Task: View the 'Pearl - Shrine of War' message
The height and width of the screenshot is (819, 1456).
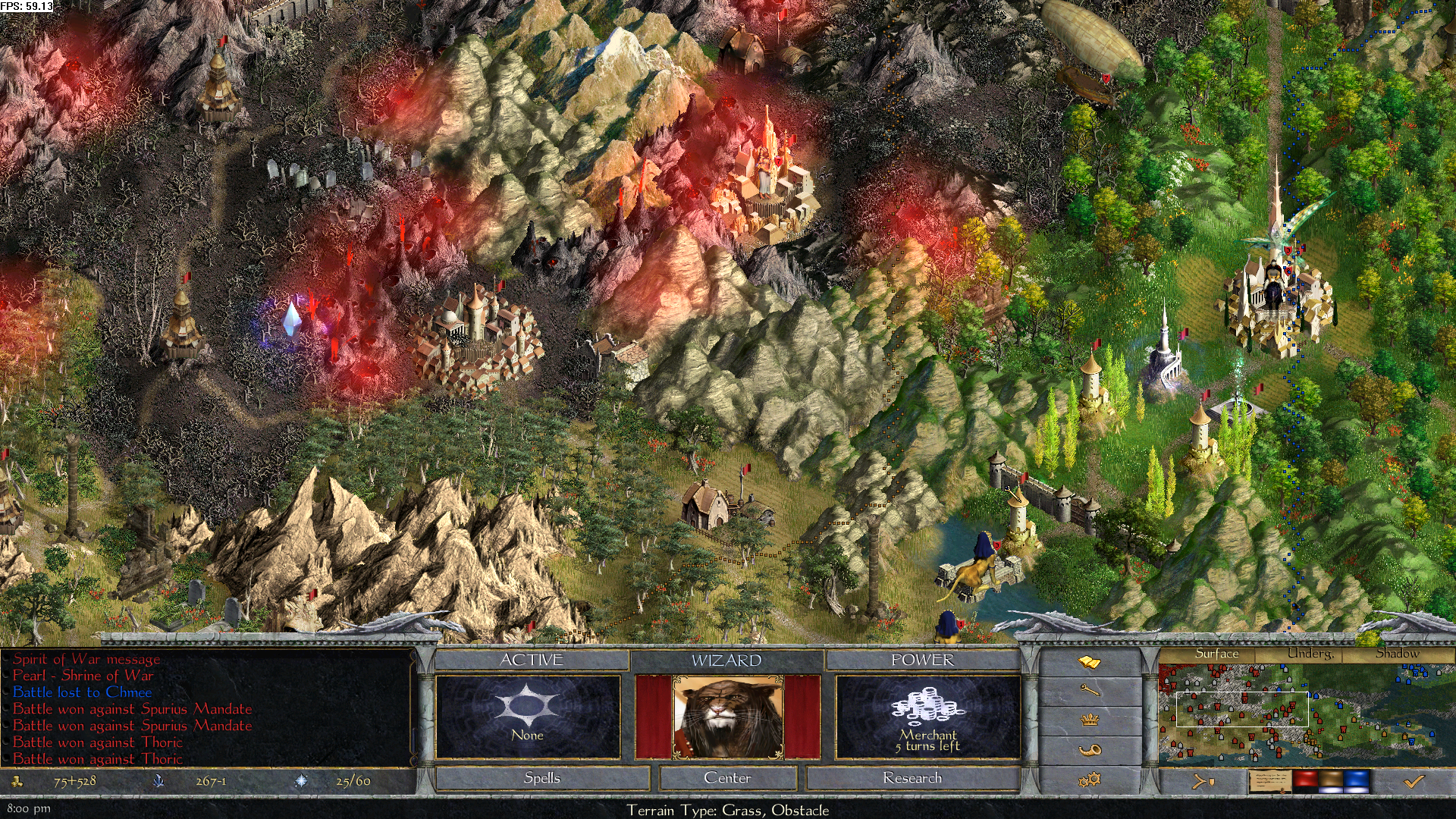Action: tap(83, 676)
